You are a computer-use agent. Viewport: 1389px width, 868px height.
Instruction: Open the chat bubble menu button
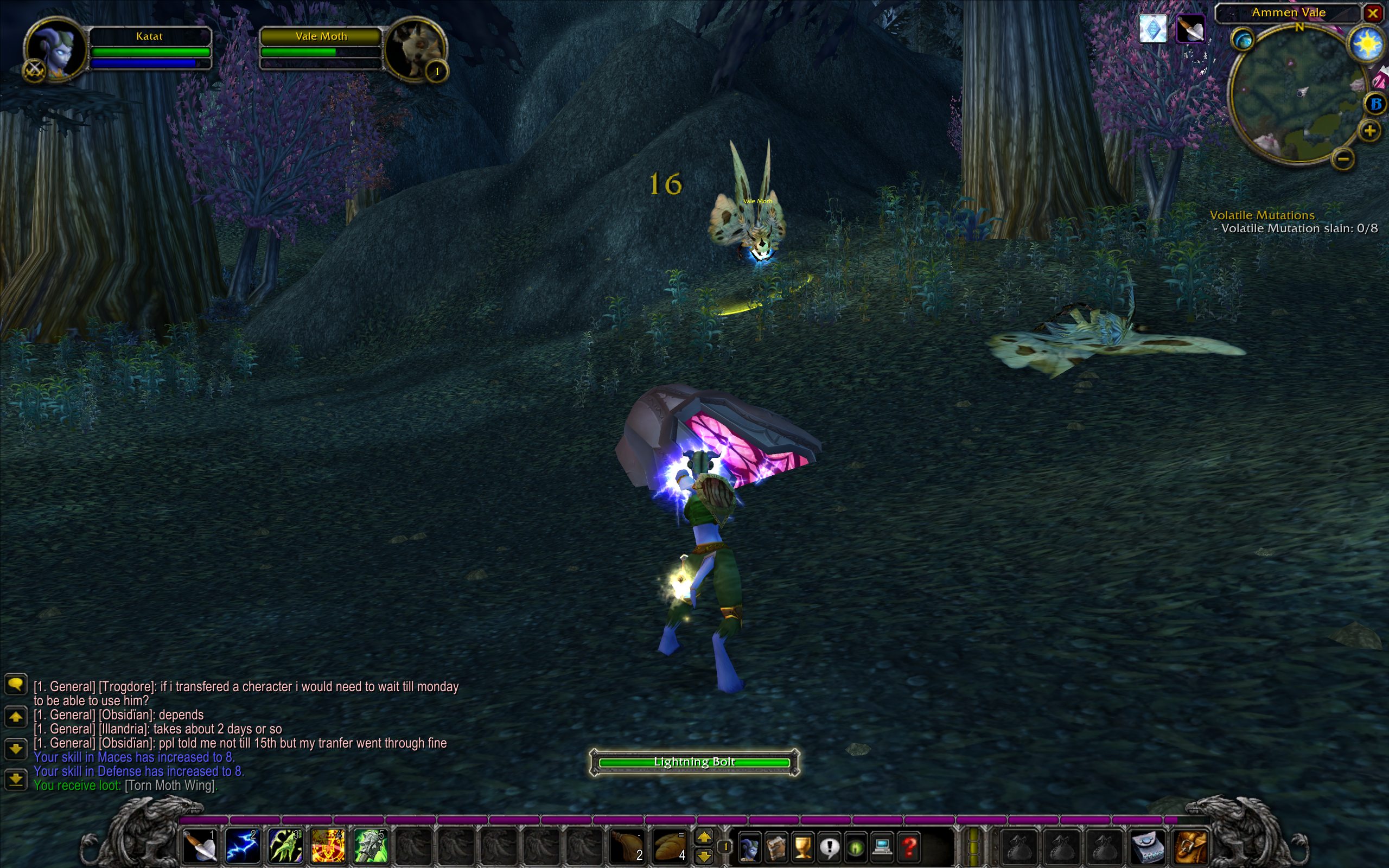(x=16, y=684)
